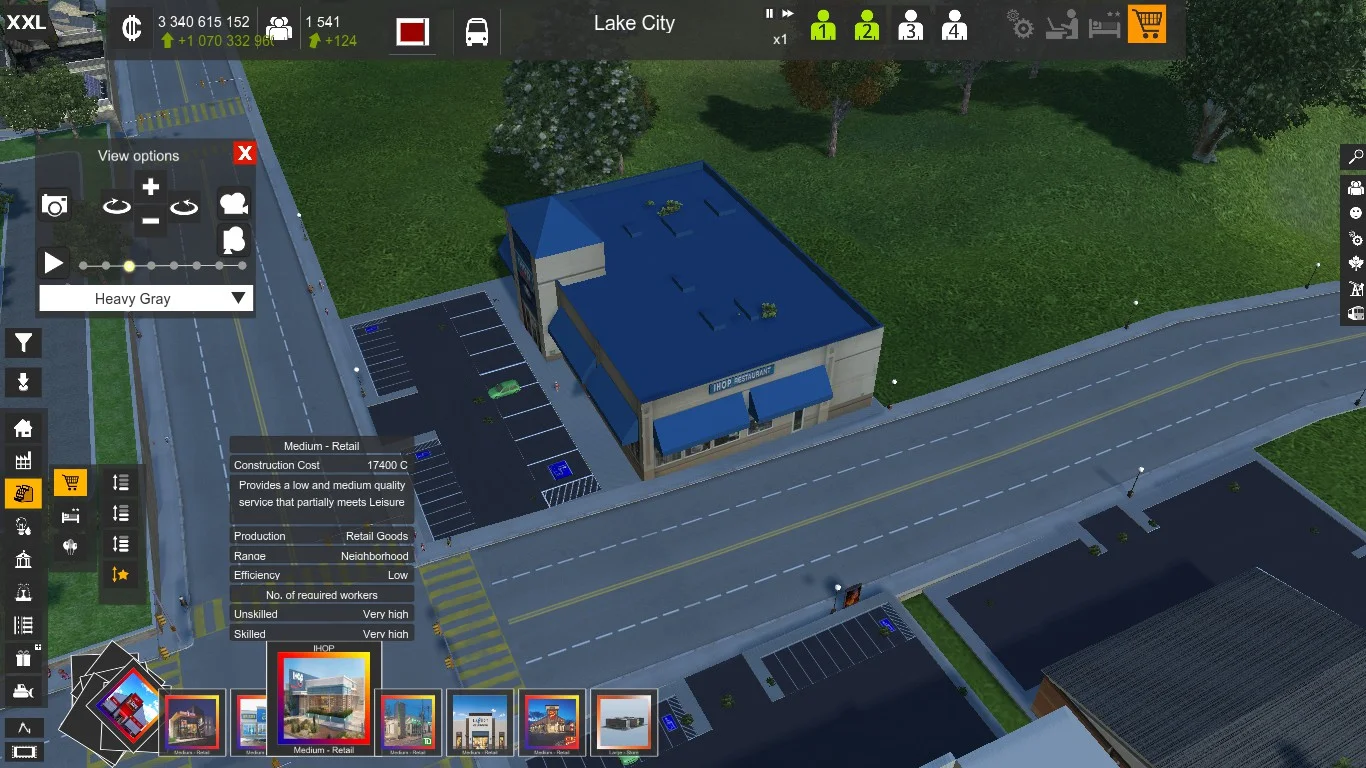This screenshot has height=768, width=1366.
Task: Choose the IHOP Medium - Retail building
Action: [323, 698]
